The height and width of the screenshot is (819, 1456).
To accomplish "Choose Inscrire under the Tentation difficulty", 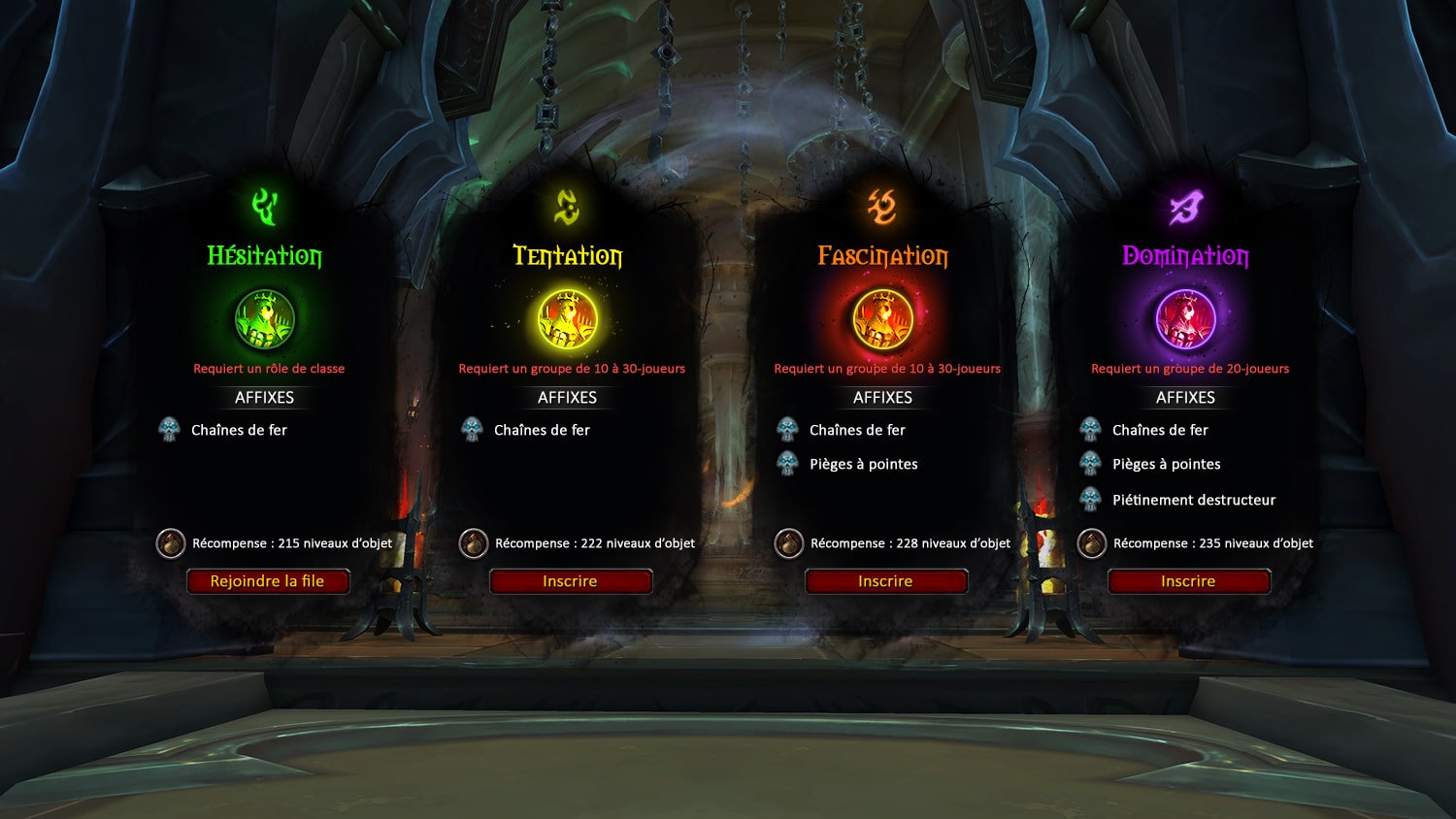I will point(570,581).
